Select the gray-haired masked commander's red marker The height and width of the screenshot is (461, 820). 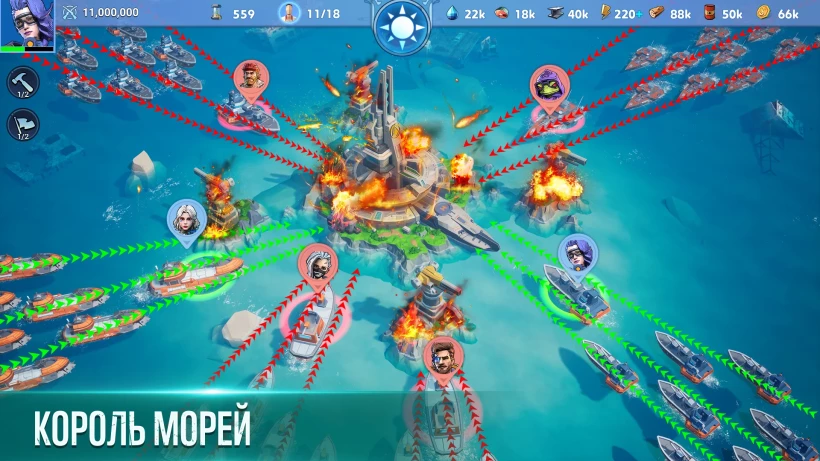click(317, 265)
